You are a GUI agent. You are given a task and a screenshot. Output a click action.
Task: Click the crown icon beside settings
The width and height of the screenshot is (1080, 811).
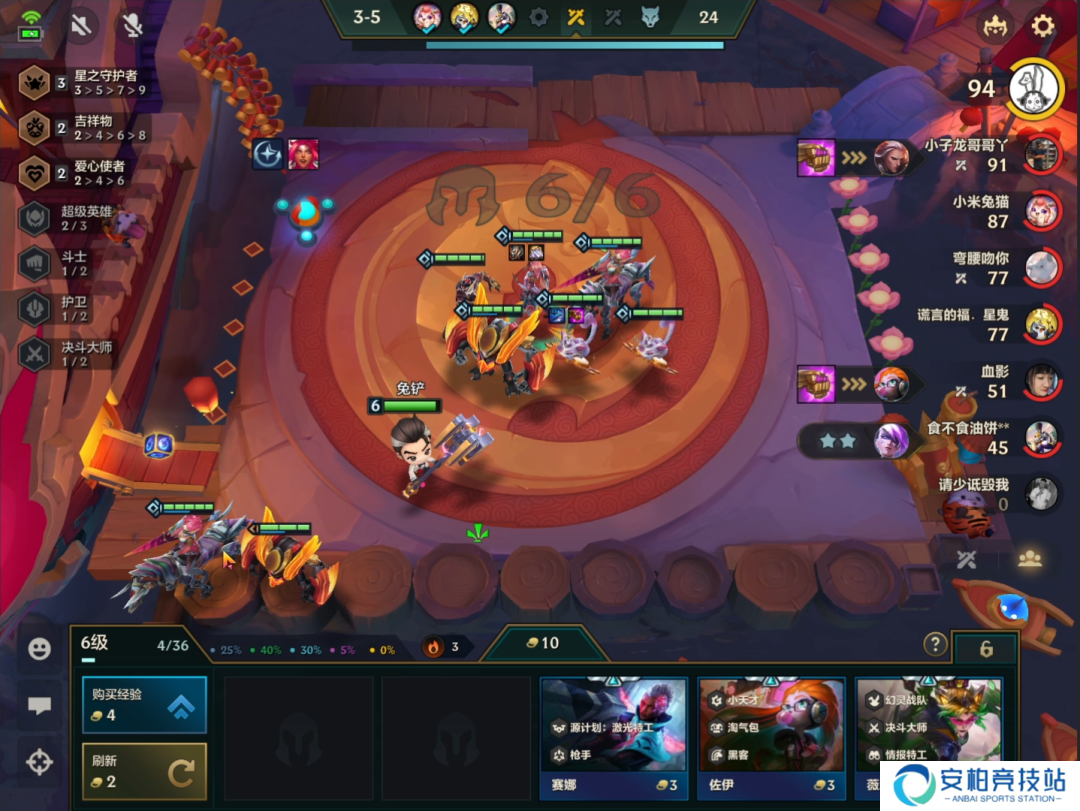pyautogui.click(x=995, y=26)
